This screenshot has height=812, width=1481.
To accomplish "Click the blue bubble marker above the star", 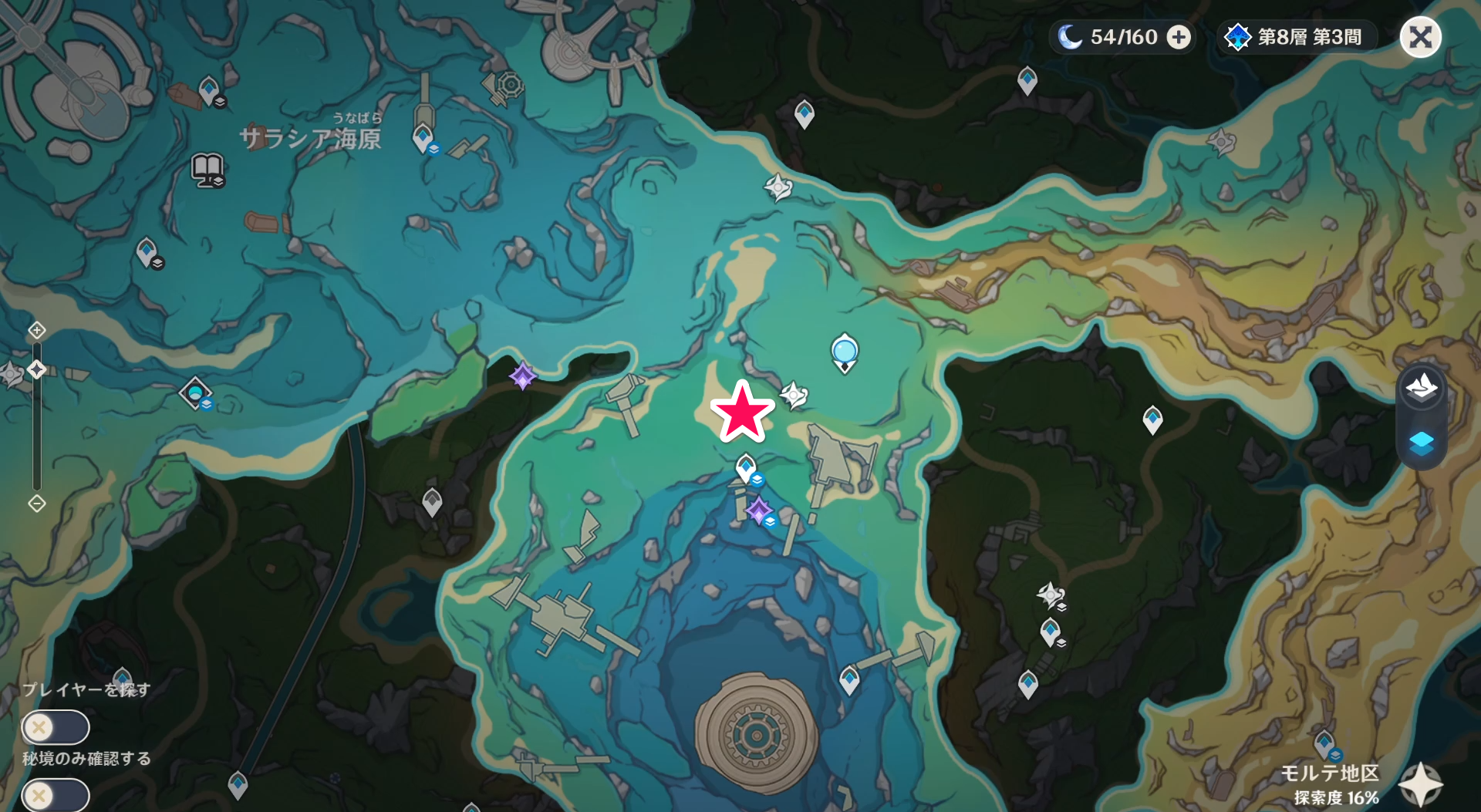I will (x=843, y=351).
